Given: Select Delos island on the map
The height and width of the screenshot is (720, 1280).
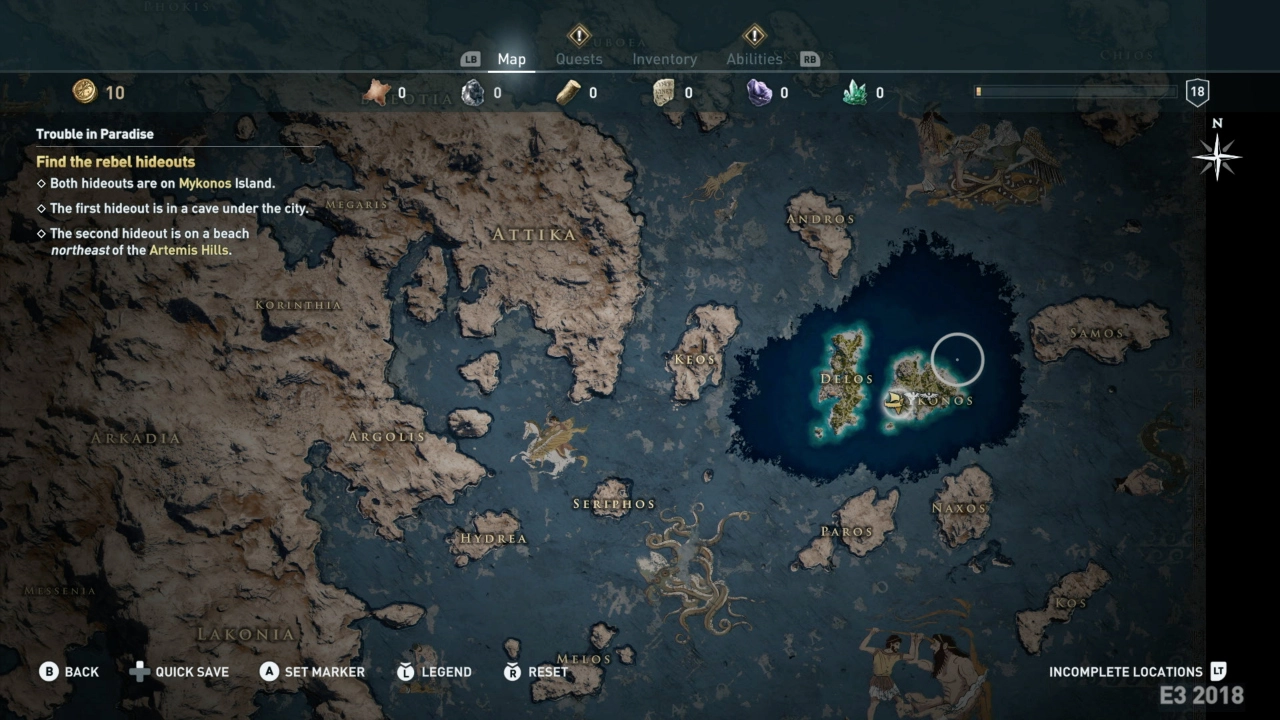Looking at the screenshot, I should 846,379.
